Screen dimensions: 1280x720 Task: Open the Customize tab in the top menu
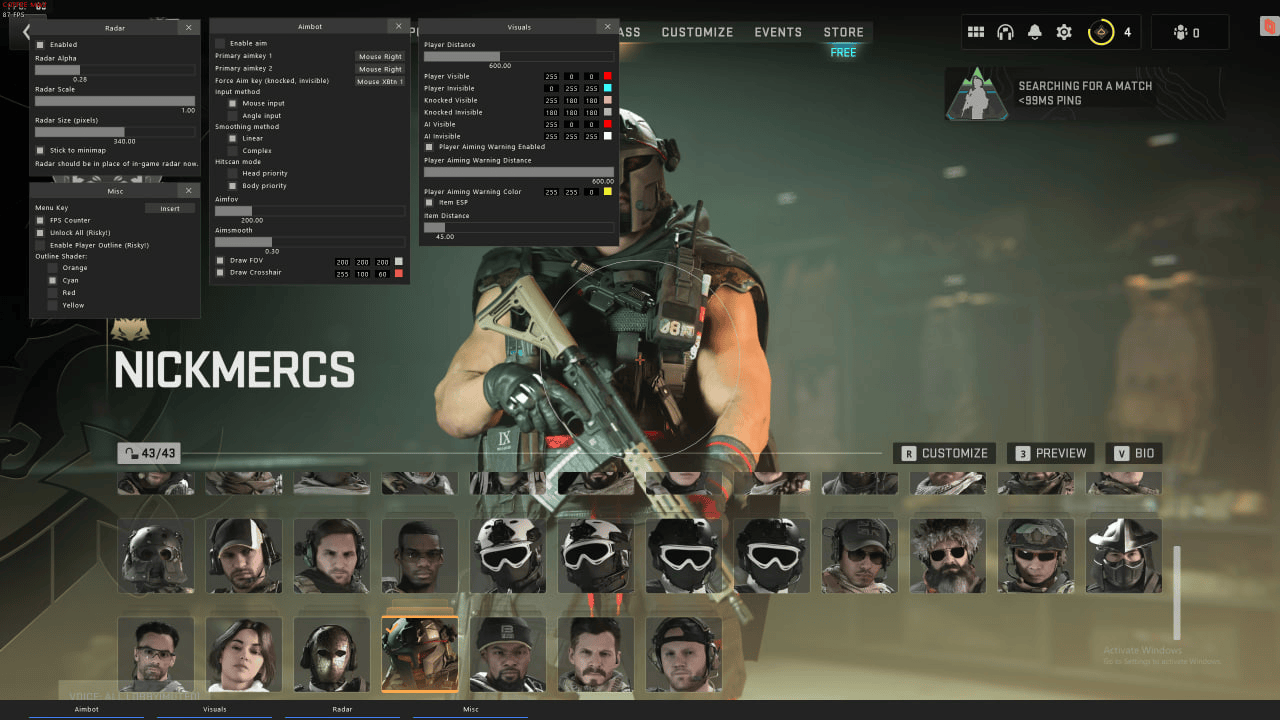point(697,32)
